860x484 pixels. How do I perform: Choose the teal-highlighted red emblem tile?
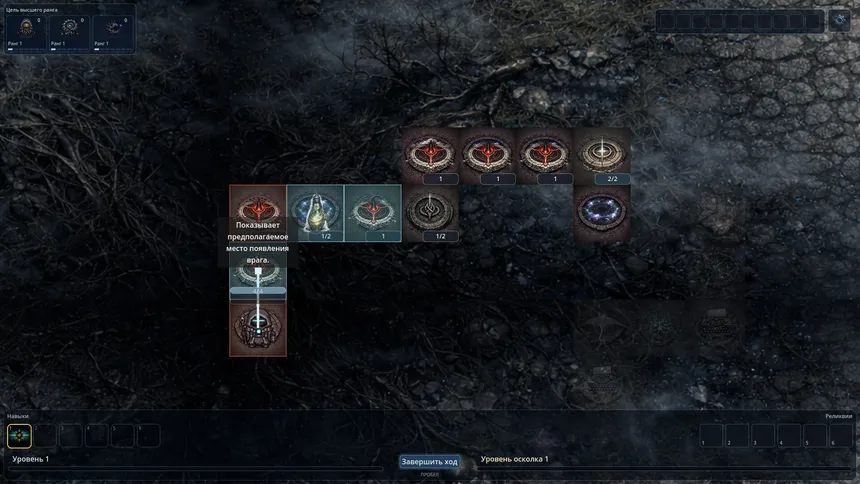pyautogui.click(x=373, y=212)
